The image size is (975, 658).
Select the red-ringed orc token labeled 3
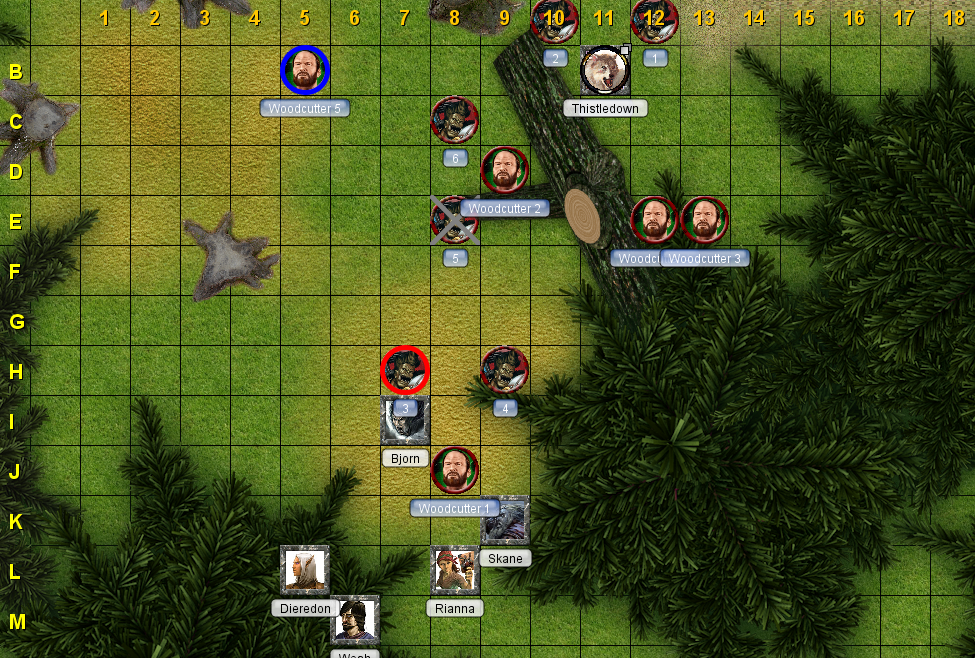(405, 370)
